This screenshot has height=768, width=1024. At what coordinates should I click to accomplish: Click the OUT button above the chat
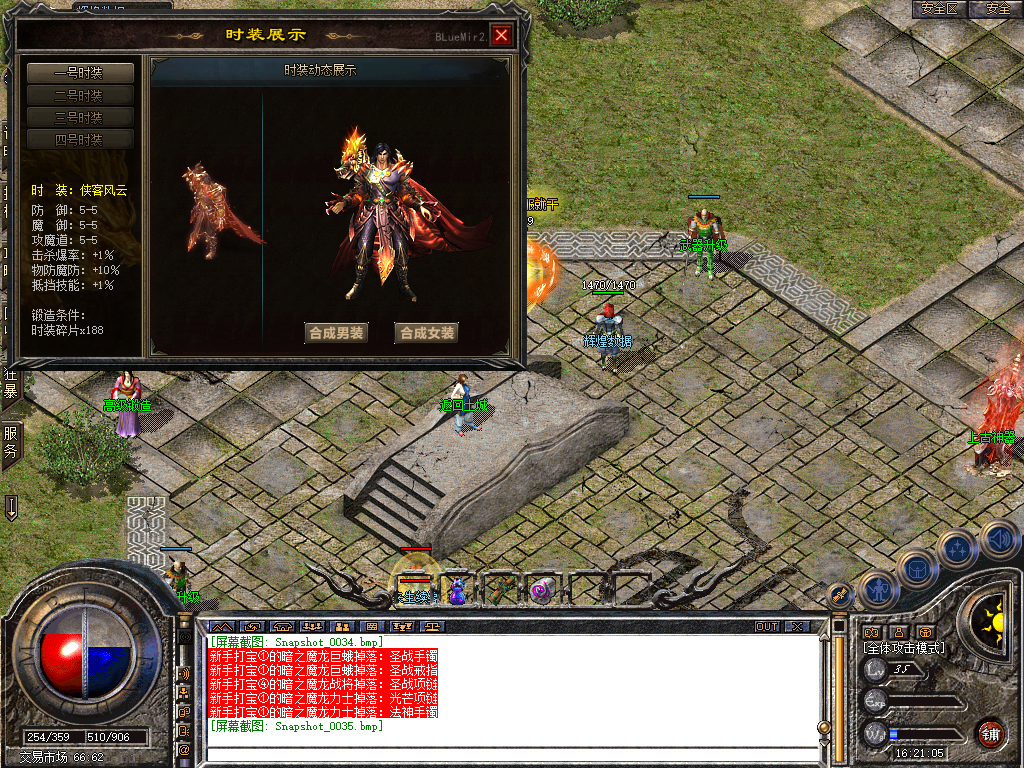(767, 626)
